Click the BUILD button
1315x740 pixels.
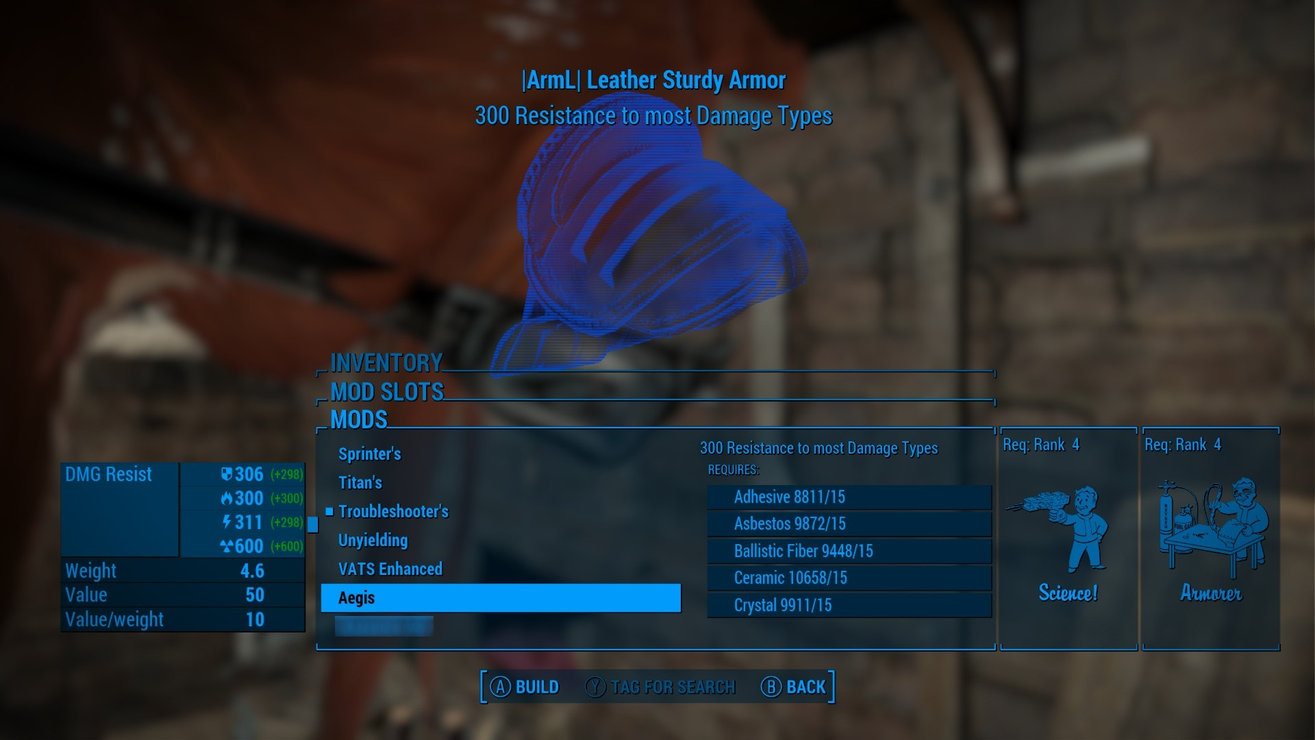coord(525,687)
